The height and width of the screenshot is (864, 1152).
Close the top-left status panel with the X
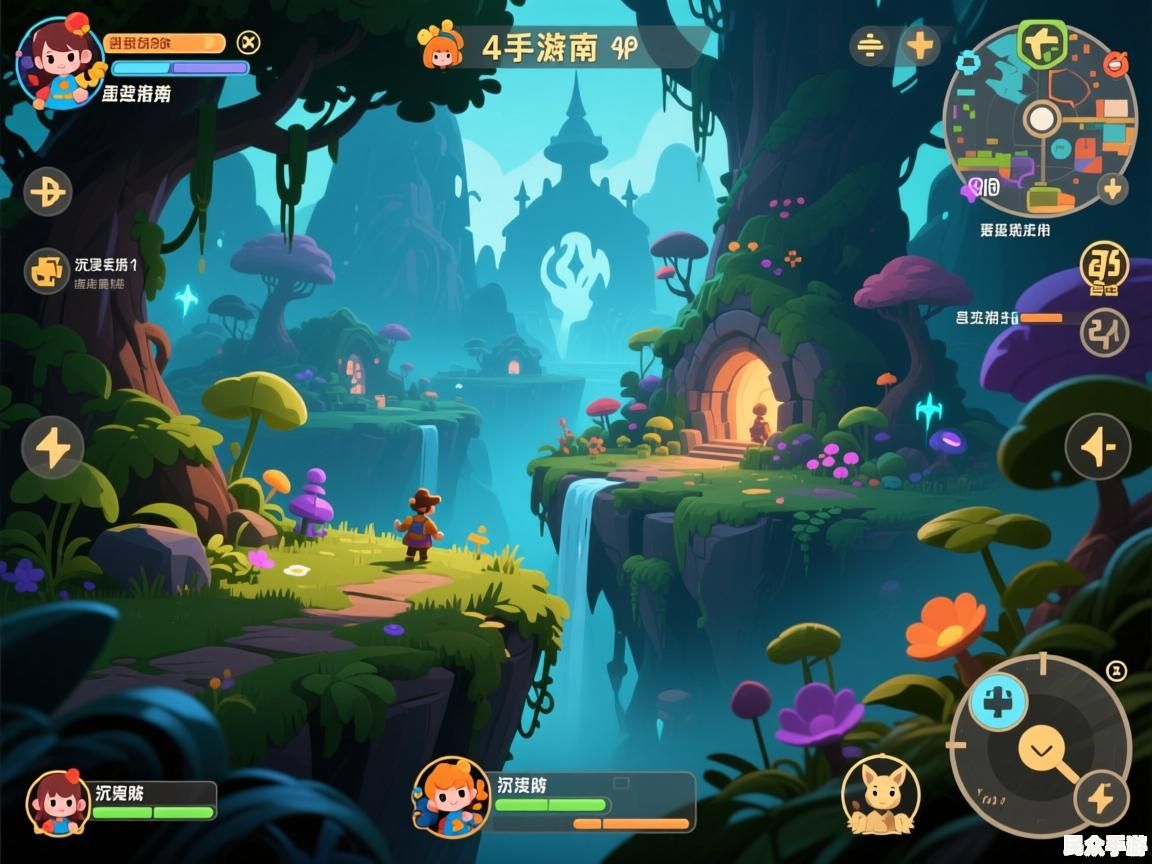[249, 42]
